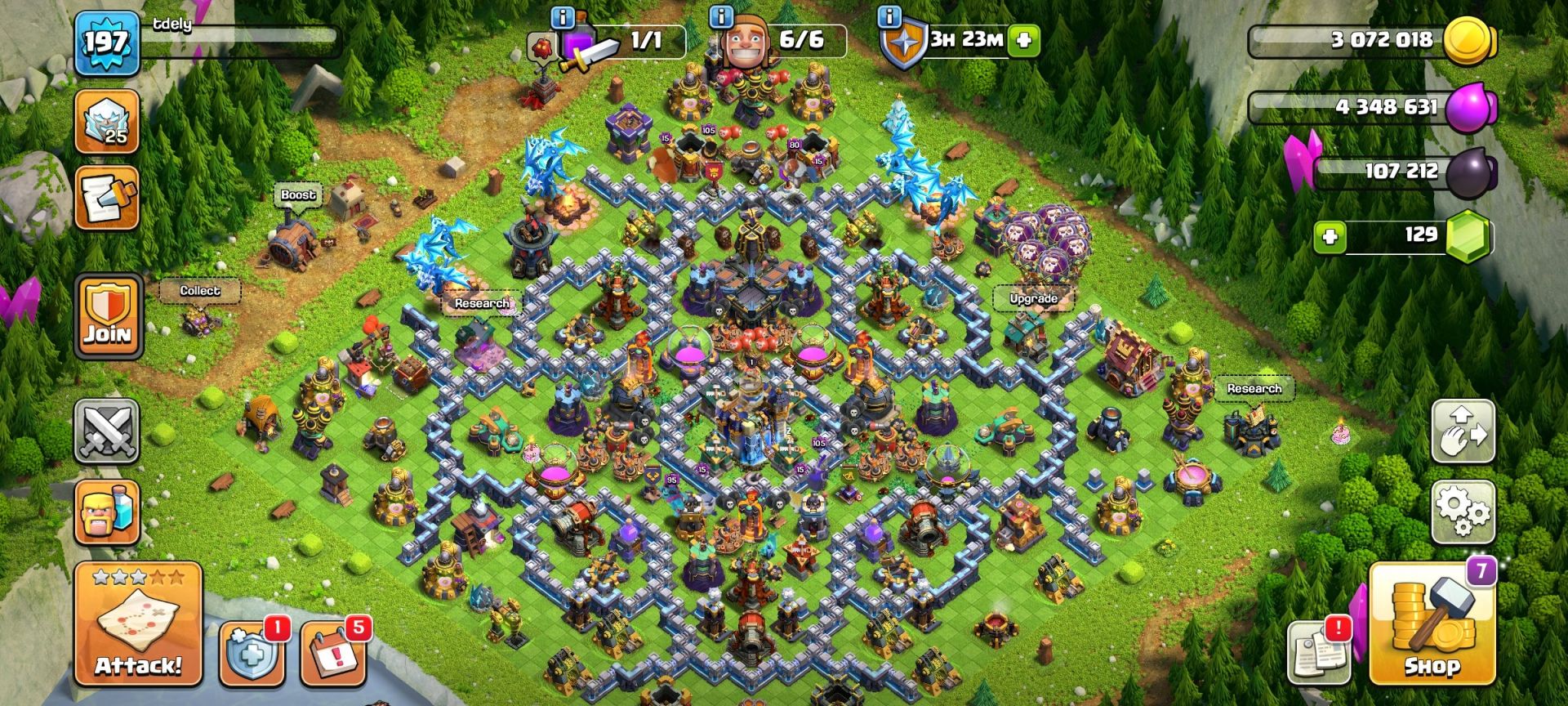Open the army training barbarian button
Image resolution: width=1568 pixels, height=706 pixels.
click(x=108, y=512)
